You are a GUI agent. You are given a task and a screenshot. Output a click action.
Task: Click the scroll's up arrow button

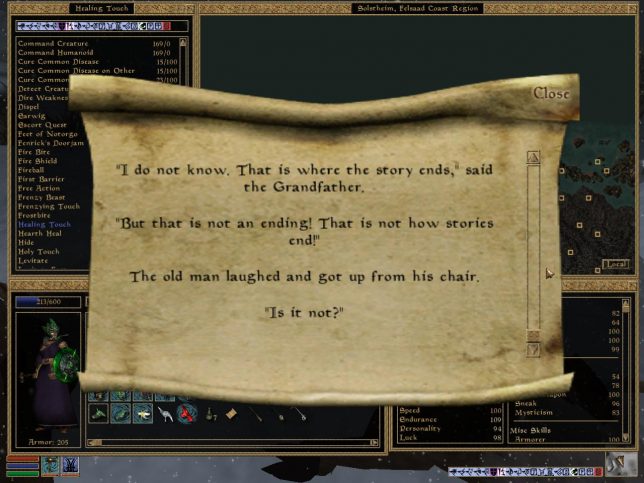(533, 157)
